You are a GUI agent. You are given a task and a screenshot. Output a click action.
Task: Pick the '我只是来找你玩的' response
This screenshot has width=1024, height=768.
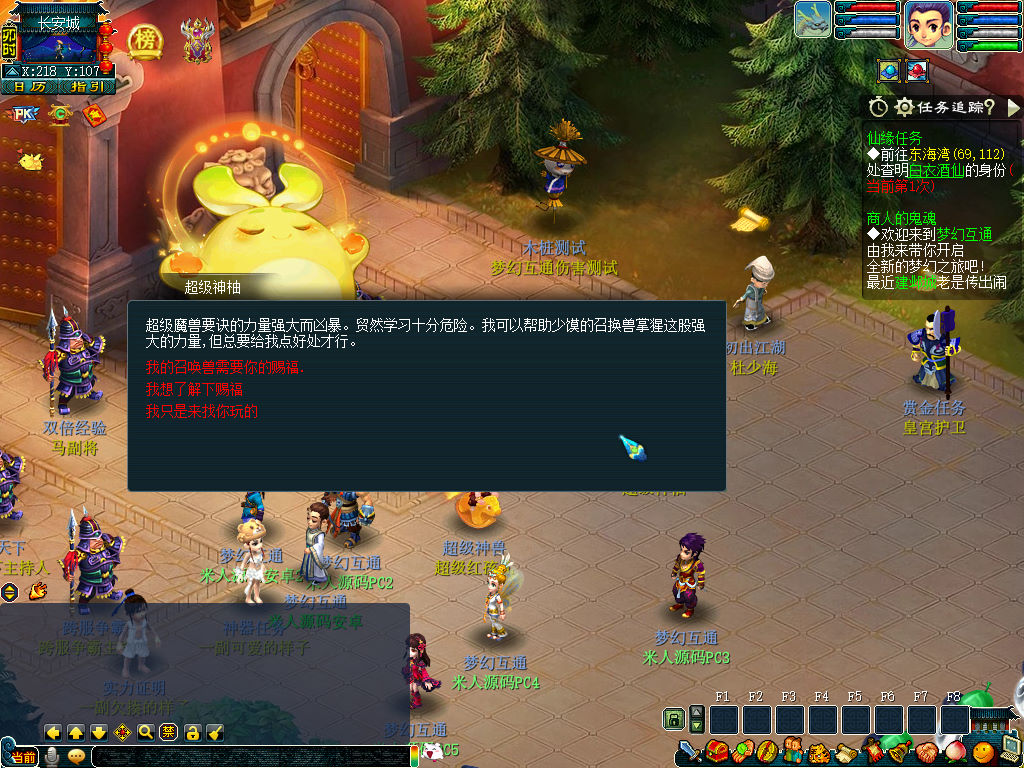click(x=202, y=411)
